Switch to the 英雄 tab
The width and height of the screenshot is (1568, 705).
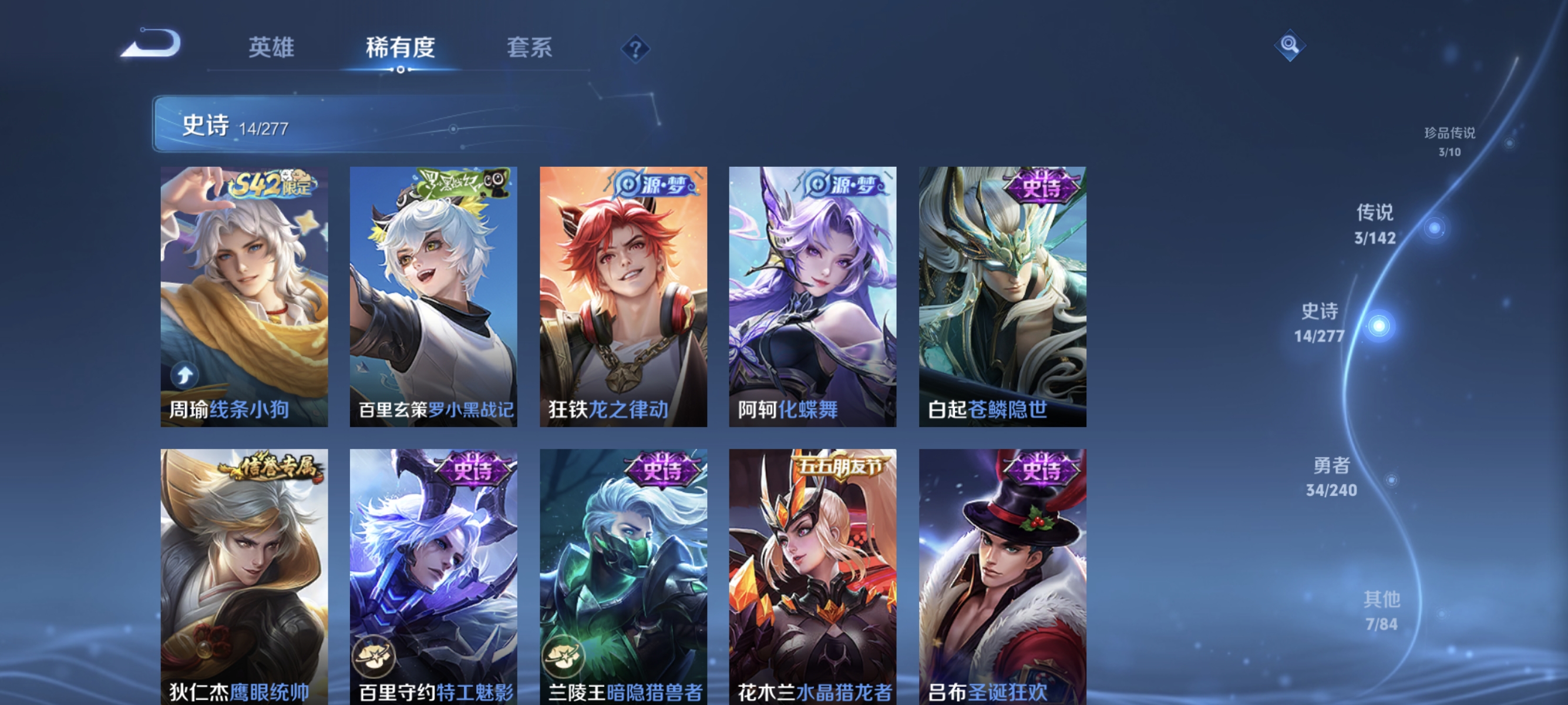pyautogui.click(x=271, y=48)
